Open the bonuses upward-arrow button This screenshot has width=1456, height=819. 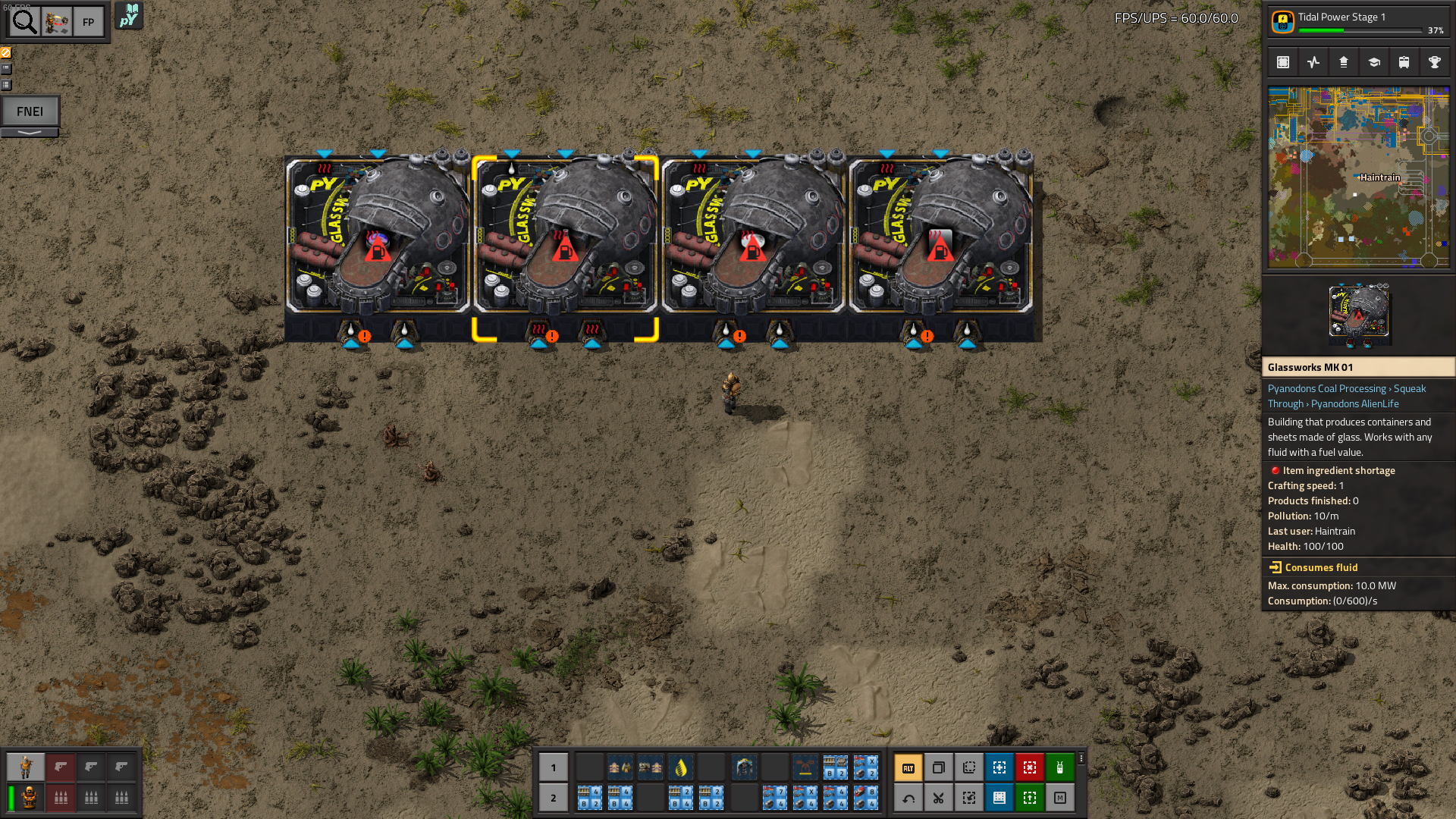pos(1344,62)
